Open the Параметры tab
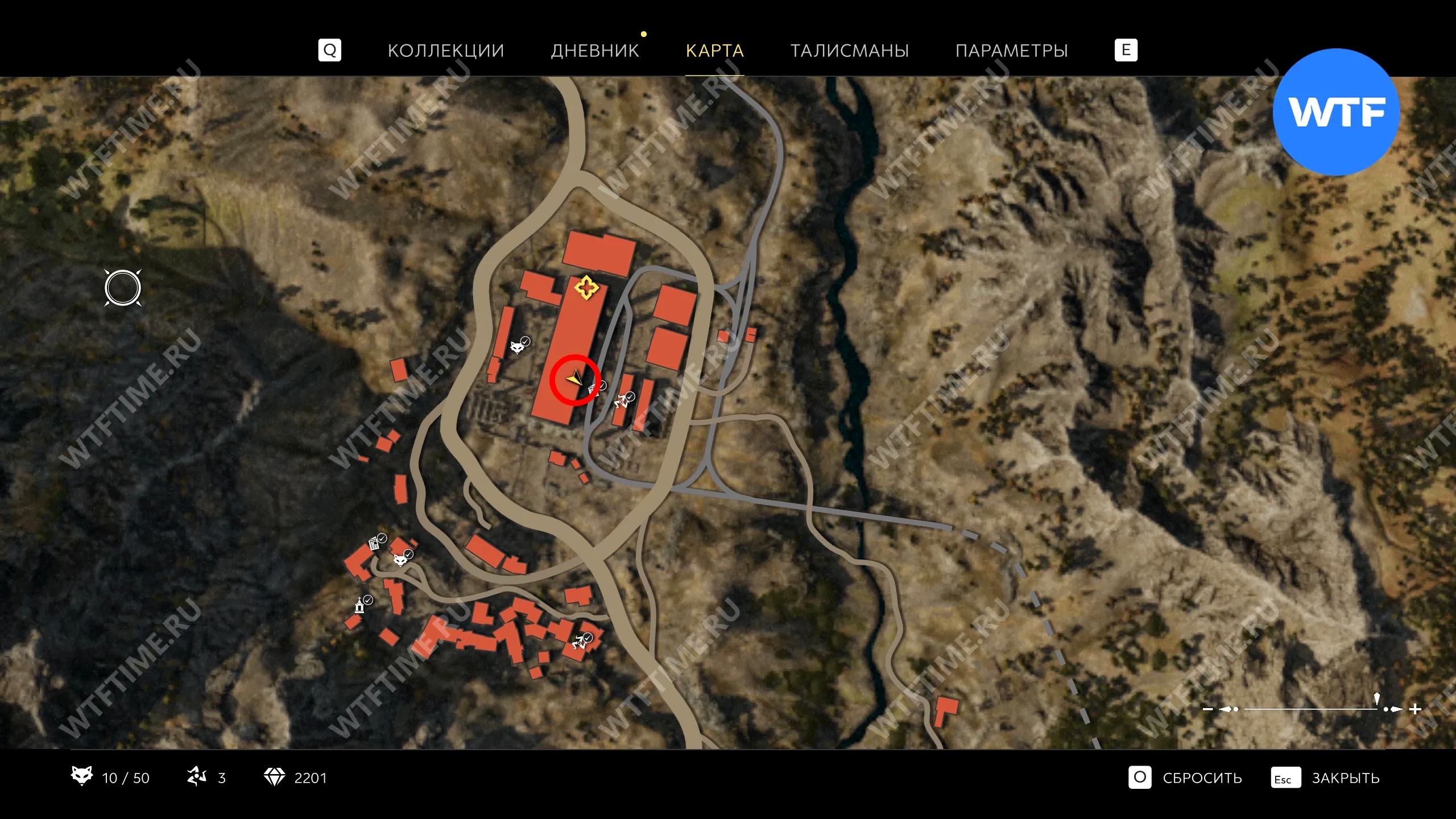This screenshot has width=1456, height=819. 1011,51
